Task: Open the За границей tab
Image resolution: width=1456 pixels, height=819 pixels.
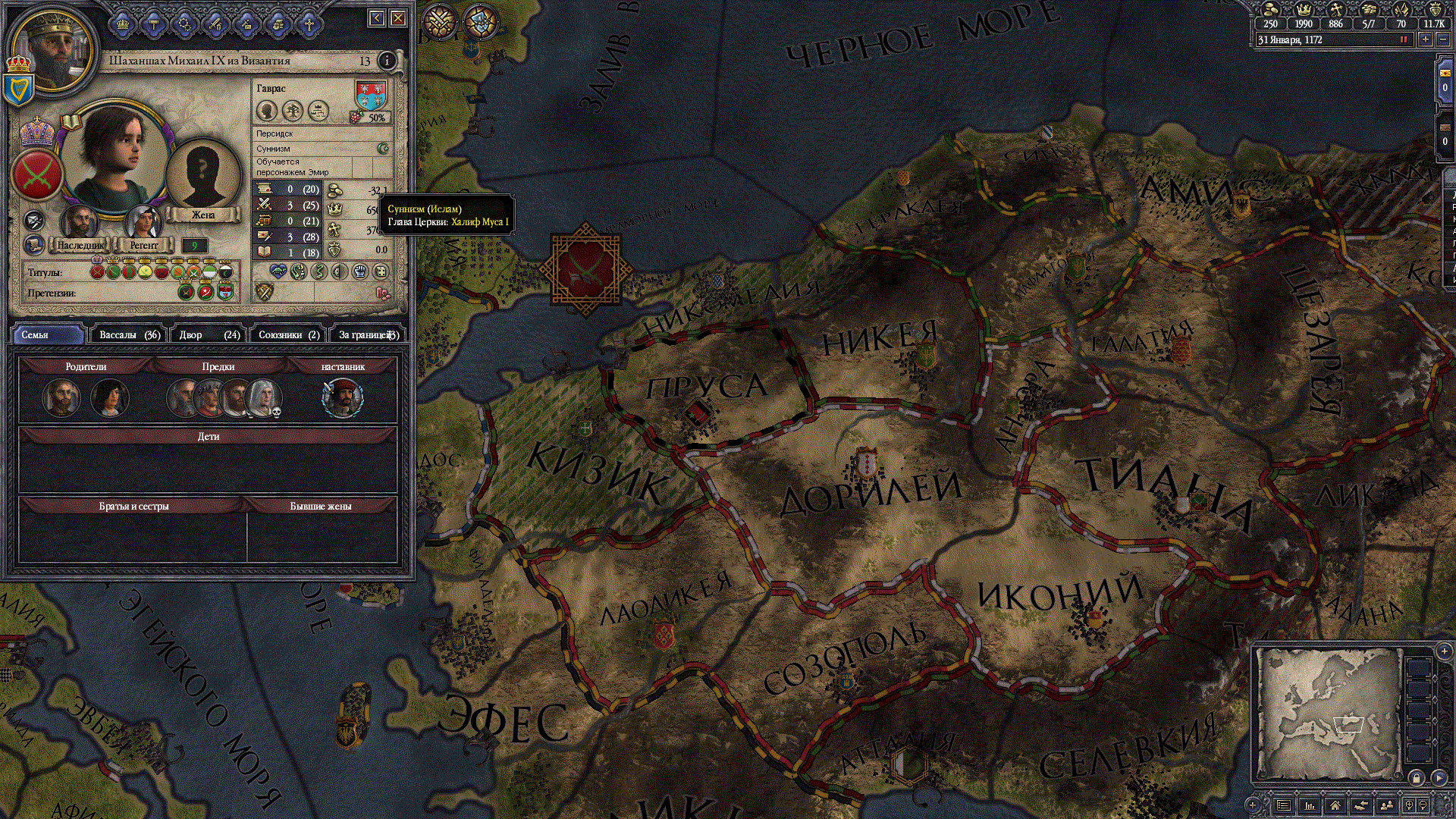Action: [x=368, y=334]
